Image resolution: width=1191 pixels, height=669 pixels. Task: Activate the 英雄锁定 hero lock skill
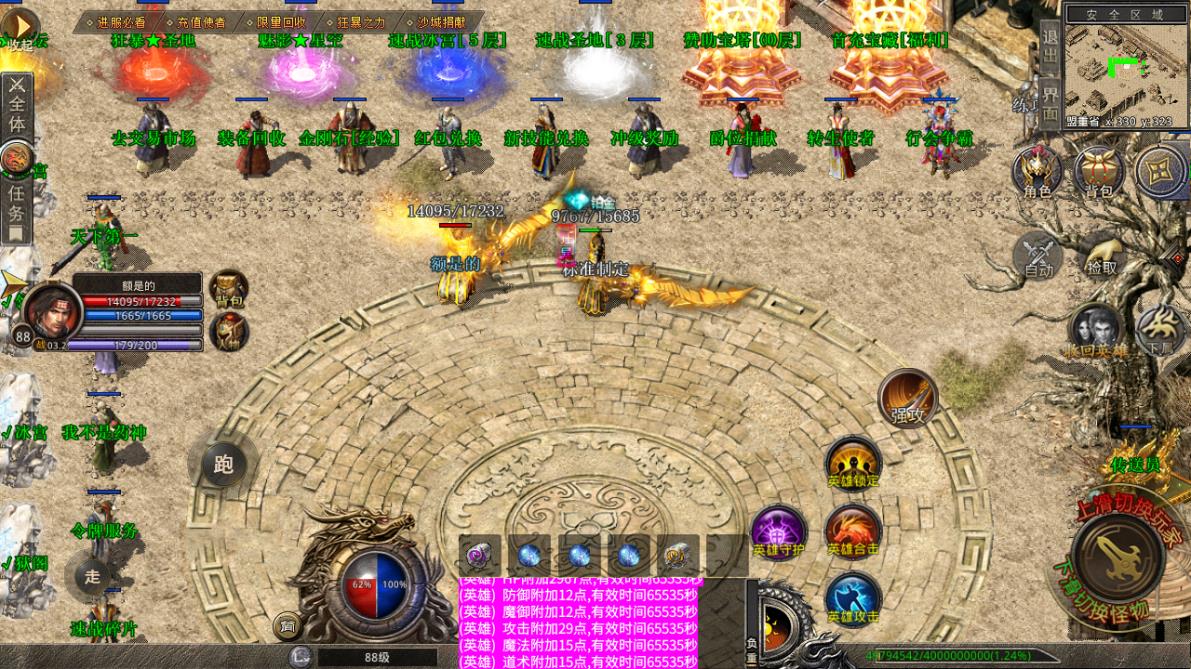pyautogui.click(x=853, y=463)
